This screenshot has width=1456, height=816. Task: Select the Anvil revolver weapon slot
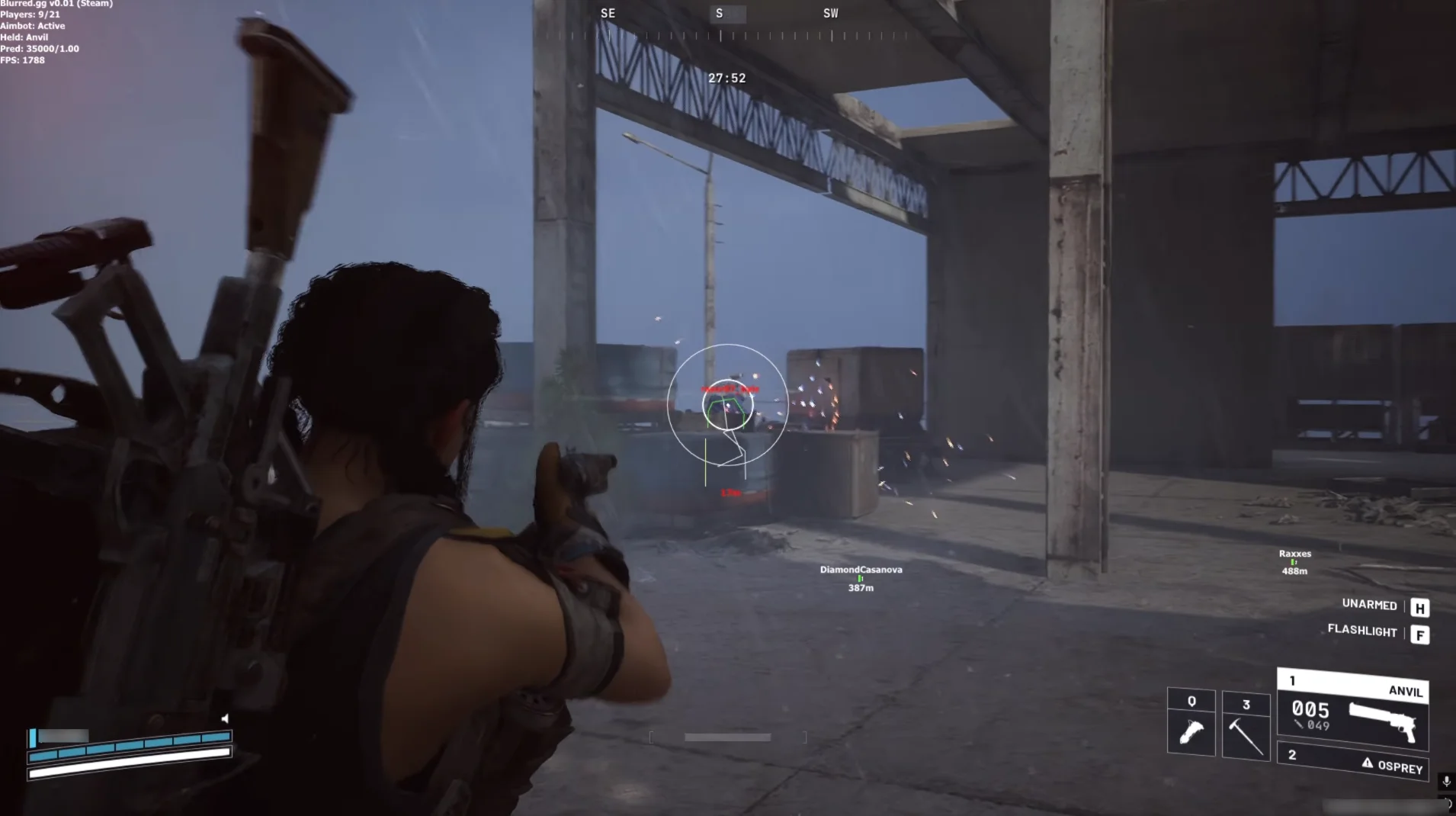(x=1352, y=710)
